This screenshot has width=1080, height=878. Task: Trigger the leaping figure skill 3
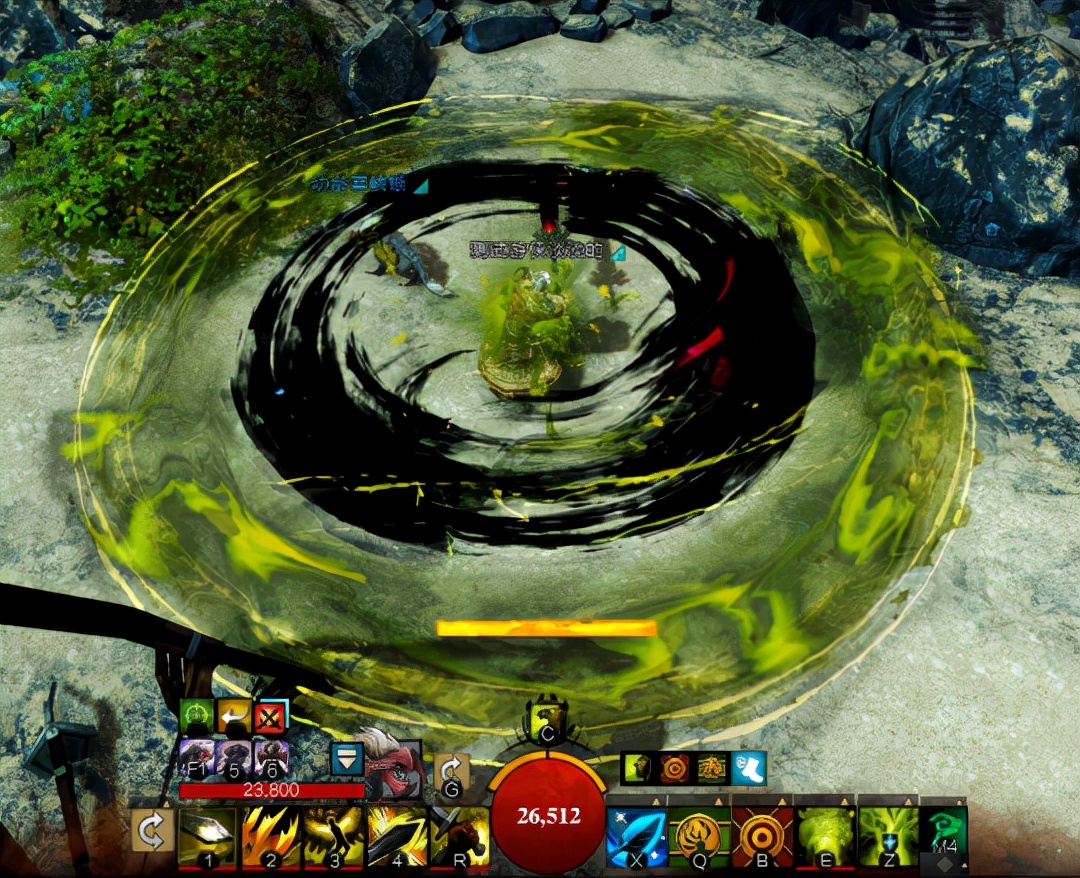(333, 836)
